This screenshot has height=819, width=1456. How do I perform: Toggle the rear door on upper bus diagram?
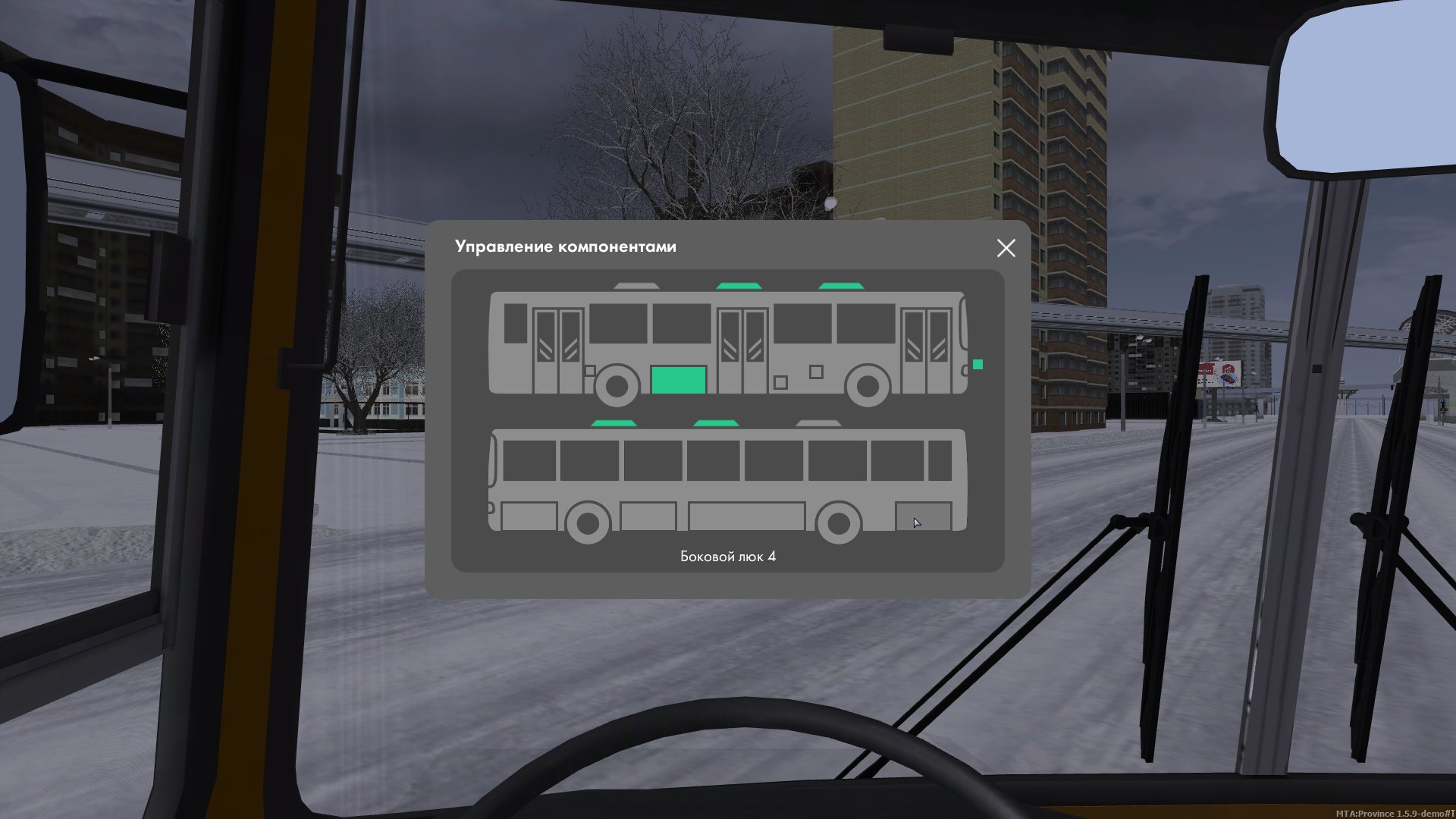[x=558, y=350]
